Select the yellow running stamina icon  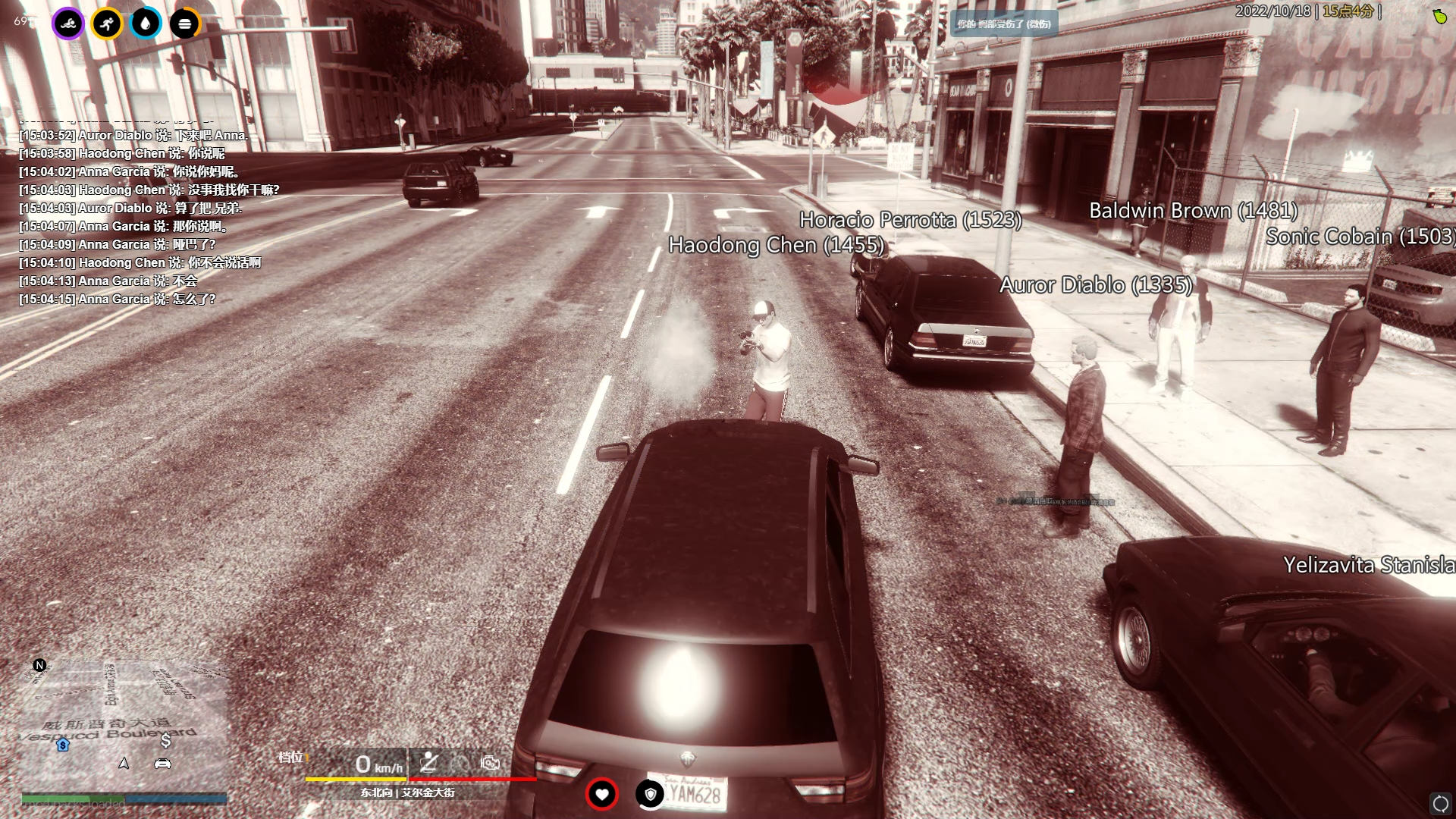click(x=107, y=24)
